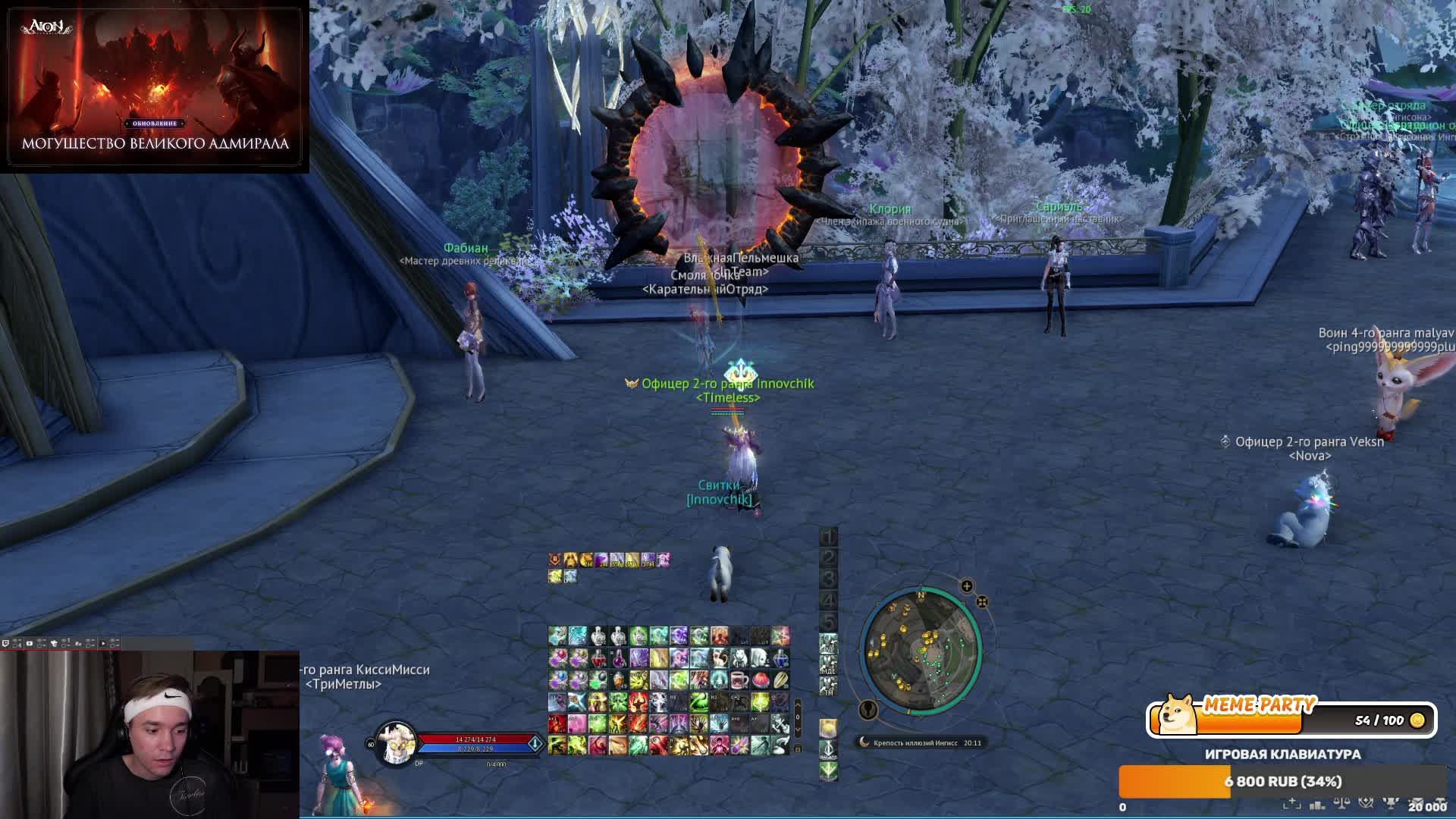Click the first red shield buff icon
This screenshot has width=1456, height=819.
(x=556, y=560)
